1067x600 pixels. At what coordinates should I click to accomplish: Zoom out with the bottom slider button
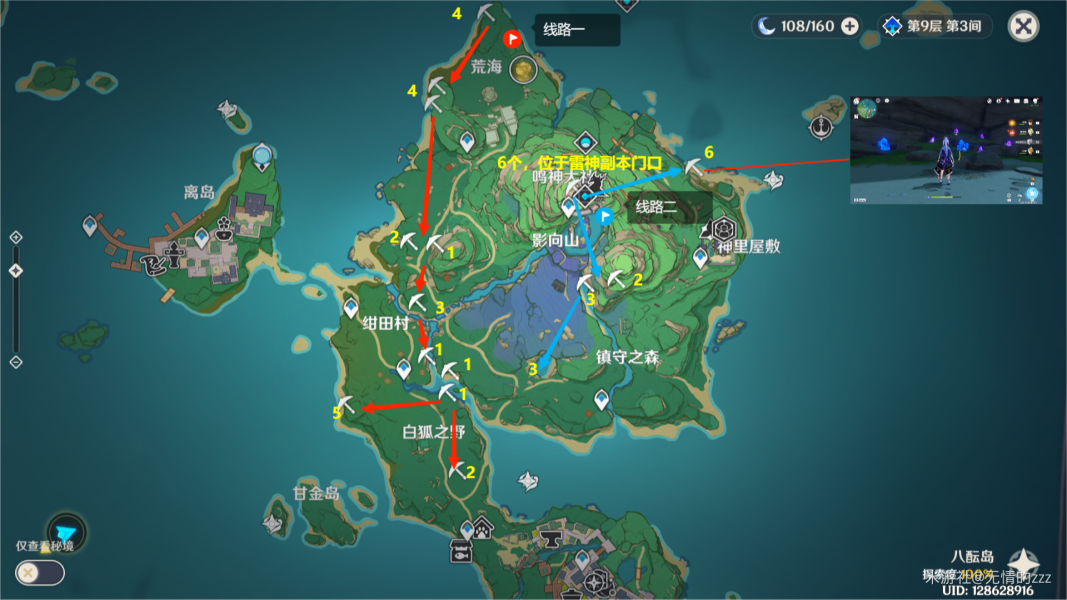pos(16,361)
